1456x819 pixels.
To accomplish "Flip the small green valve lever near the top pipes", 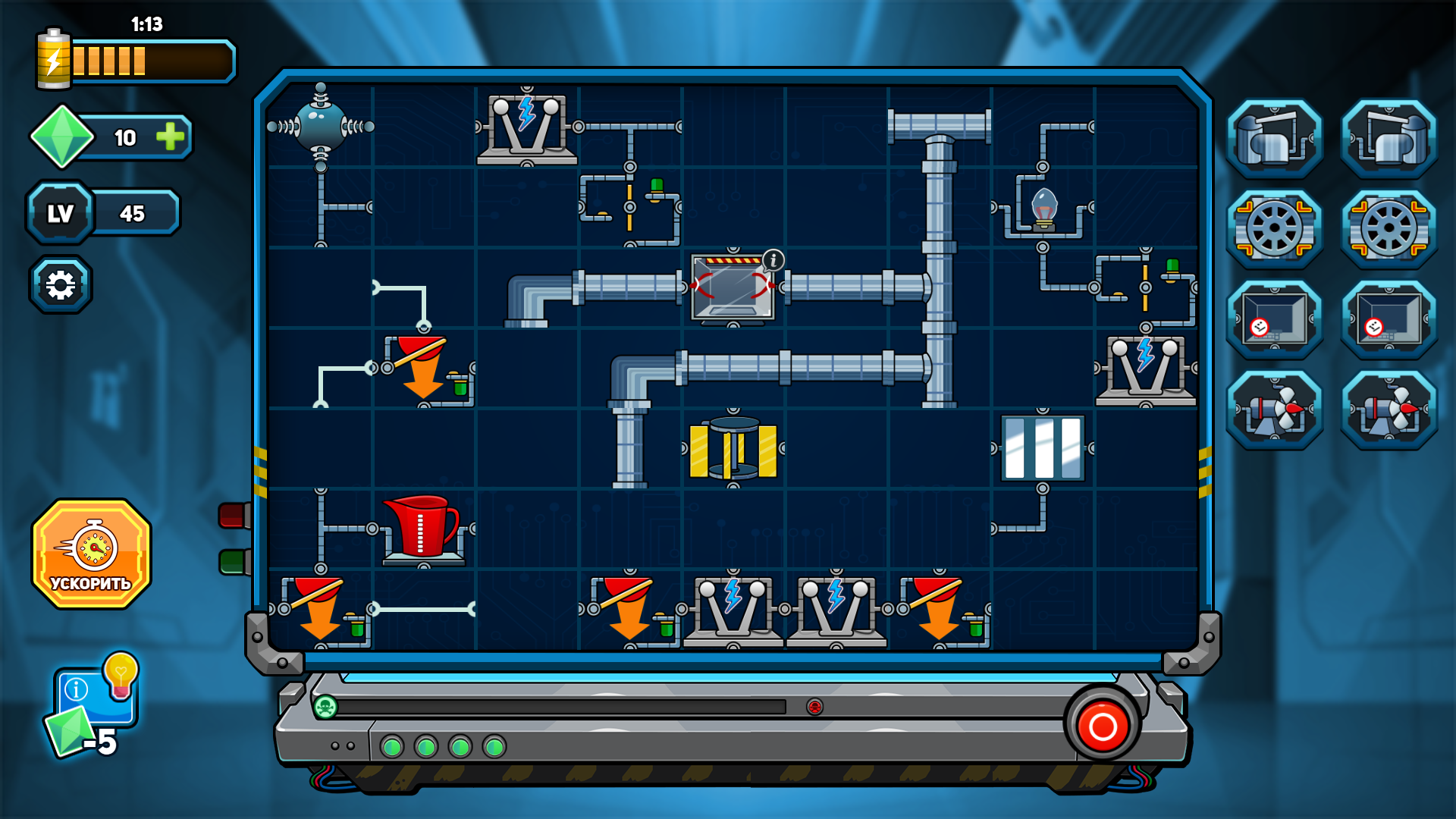I will (x=655, y=184).
